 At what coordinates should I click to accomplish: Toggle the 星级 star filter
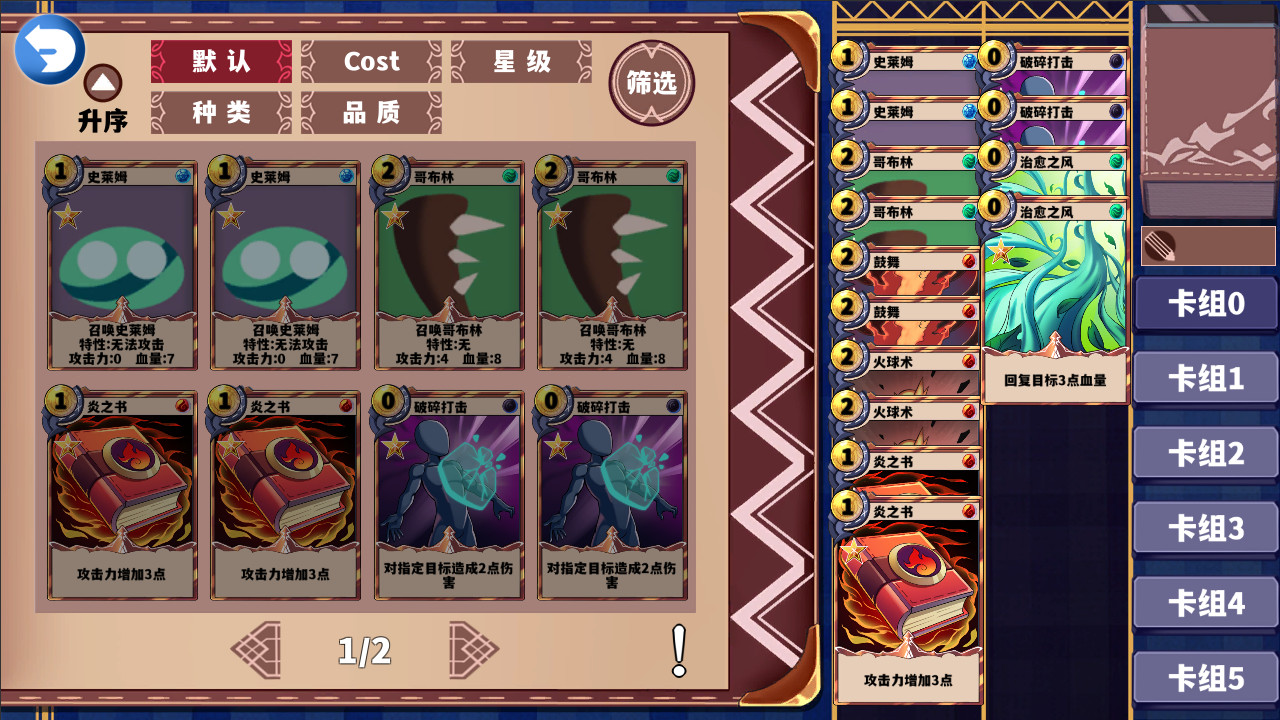(x=520, y=62)
